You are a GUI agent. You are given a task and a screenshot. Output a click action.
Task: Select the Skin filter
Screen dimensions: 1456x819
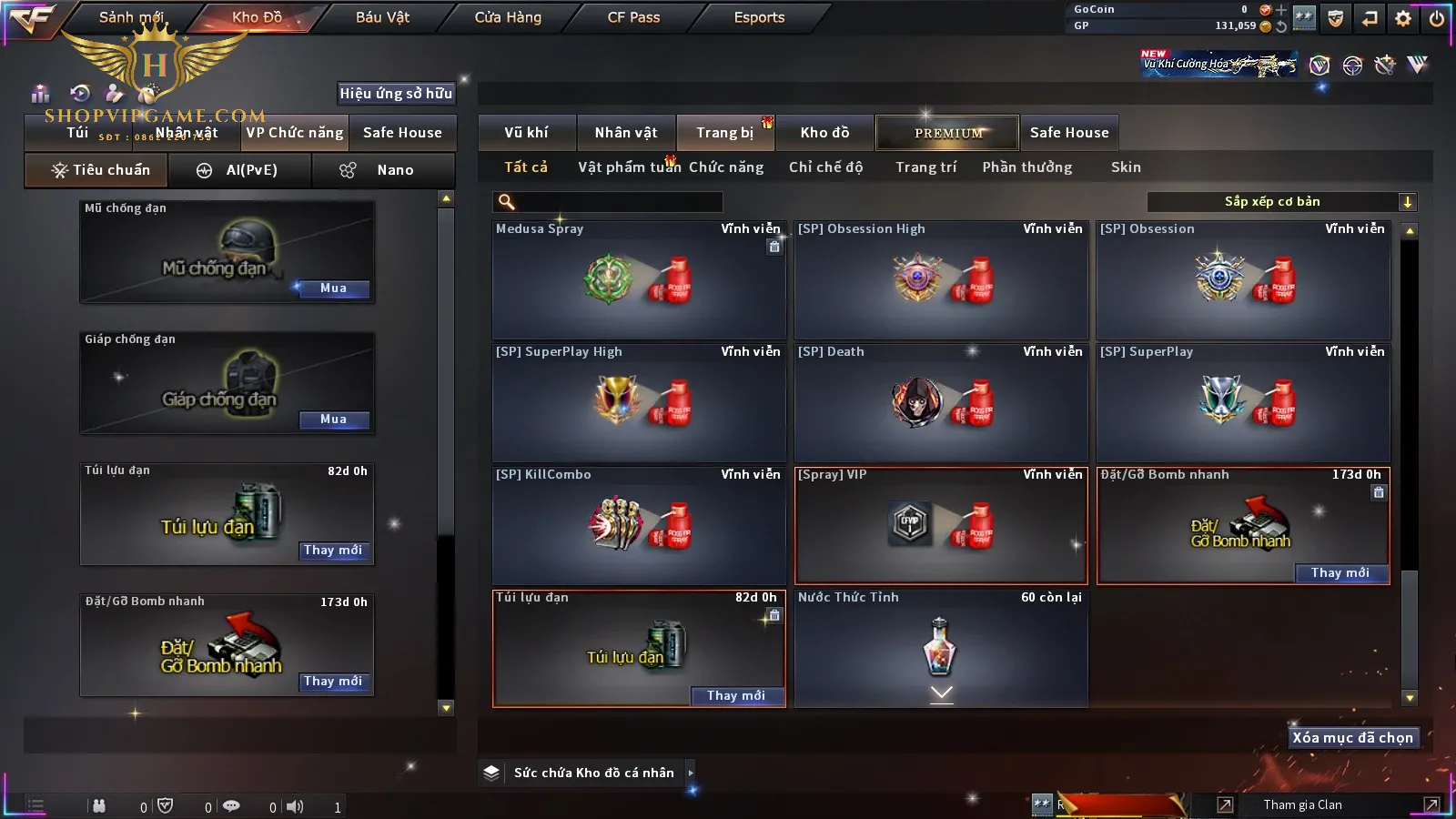[1126, 167]
